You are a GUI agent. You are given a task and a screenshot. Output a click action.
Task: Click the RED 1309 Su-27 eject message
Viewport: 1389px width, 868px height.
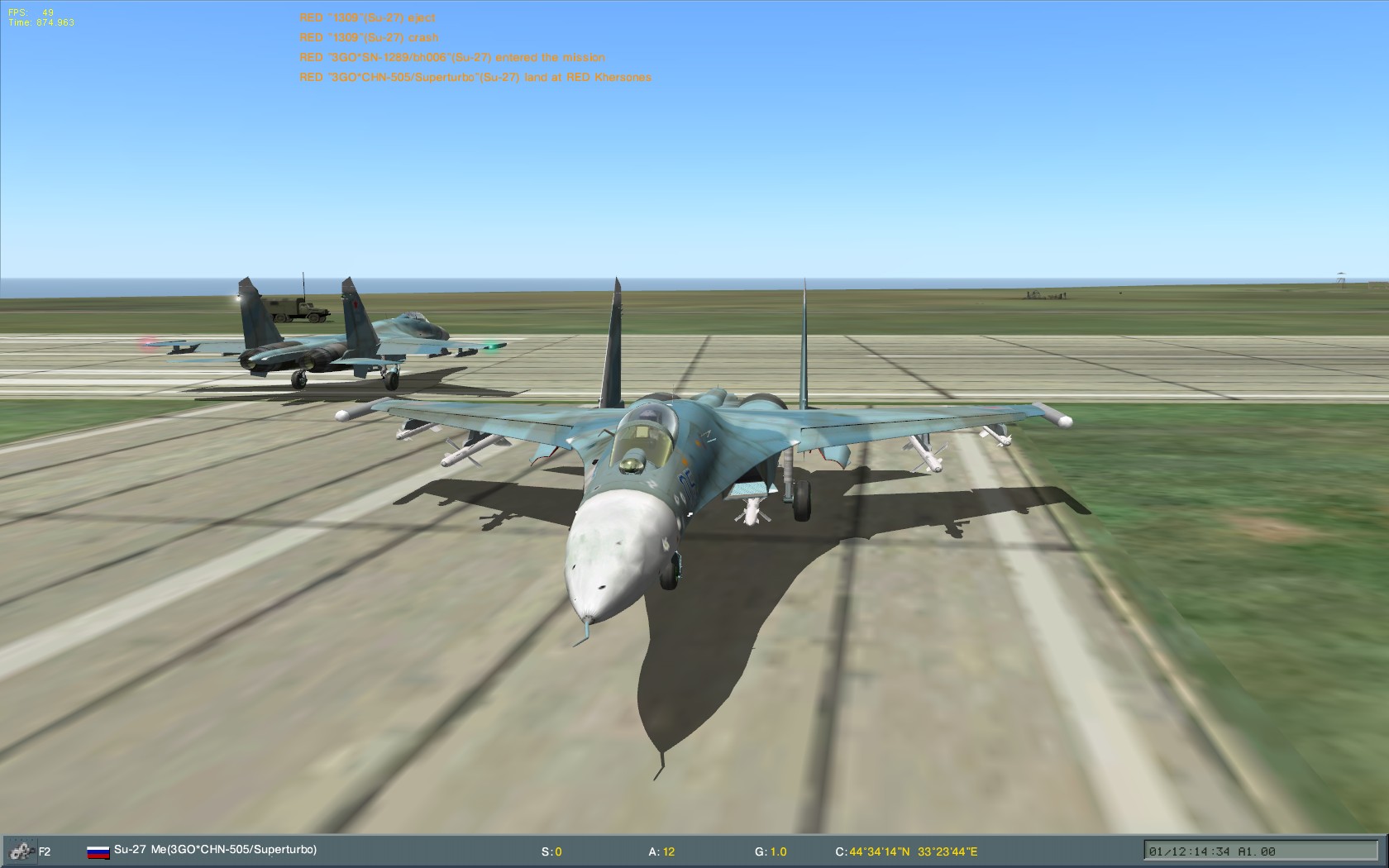point(367,17)
